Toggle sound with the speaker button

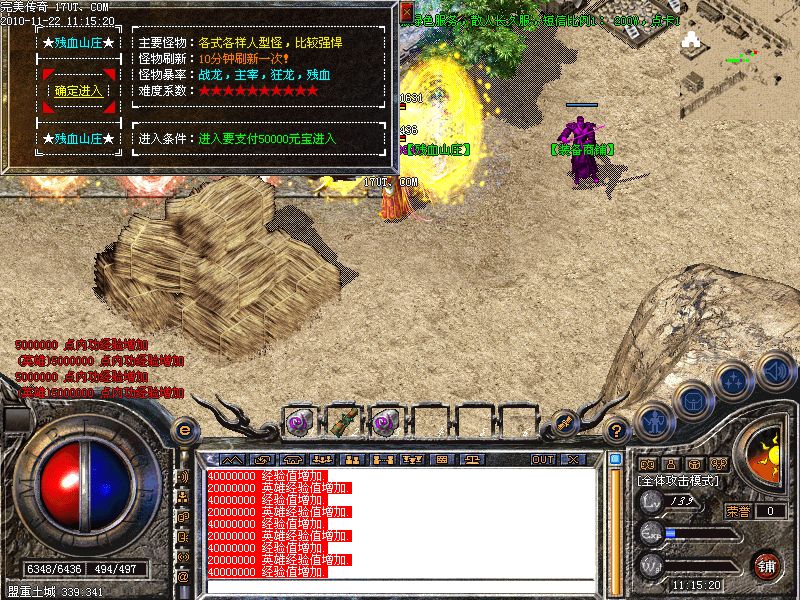775,369
